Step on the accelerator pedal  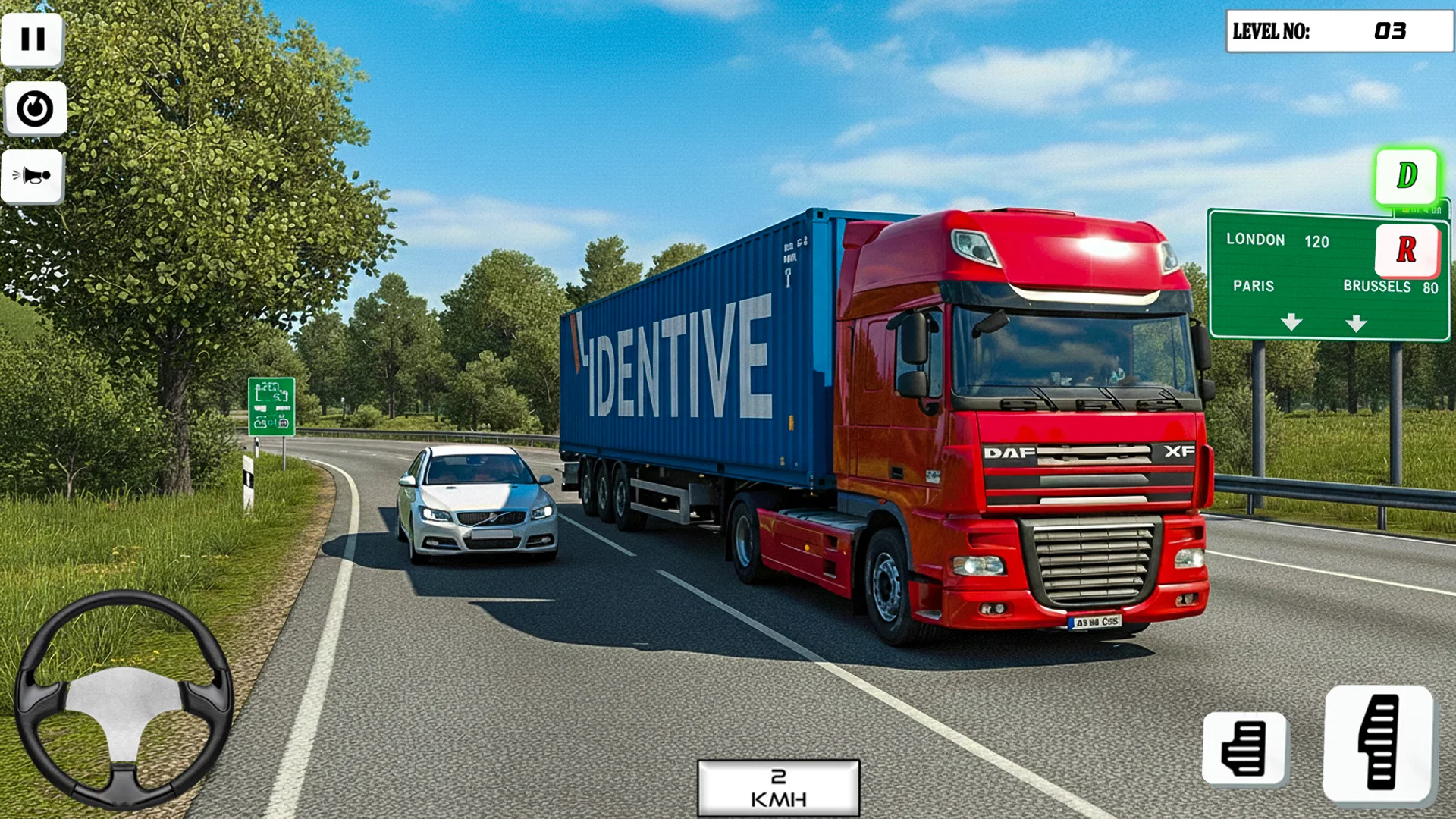1379,743
